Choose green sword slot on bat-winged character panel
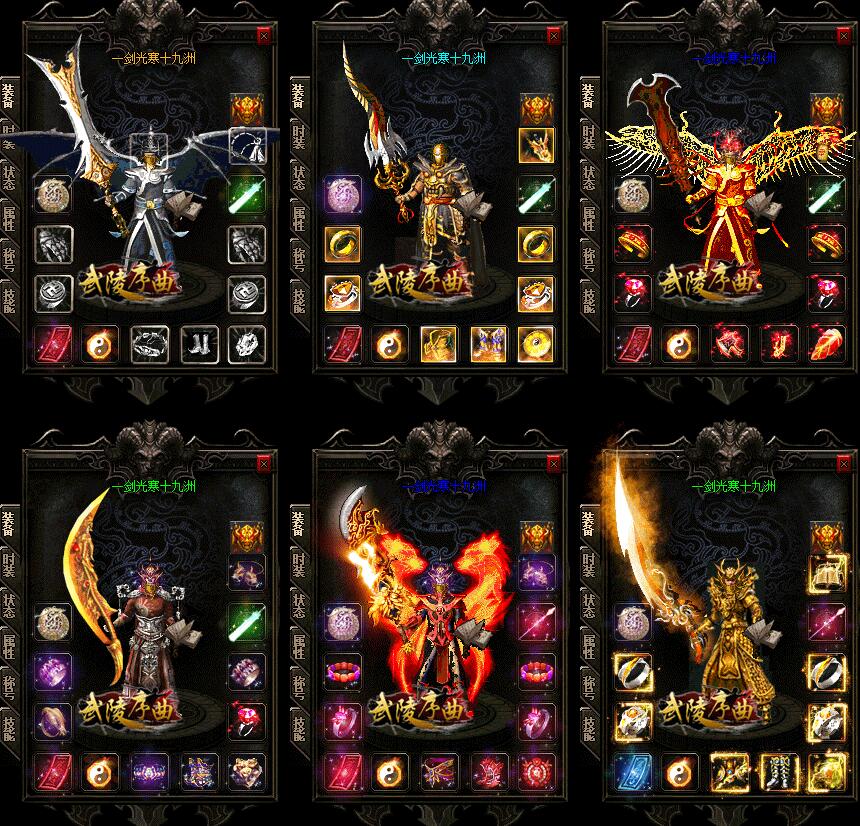This screenshot has height=826, width=860. click(x=247, y=194)
